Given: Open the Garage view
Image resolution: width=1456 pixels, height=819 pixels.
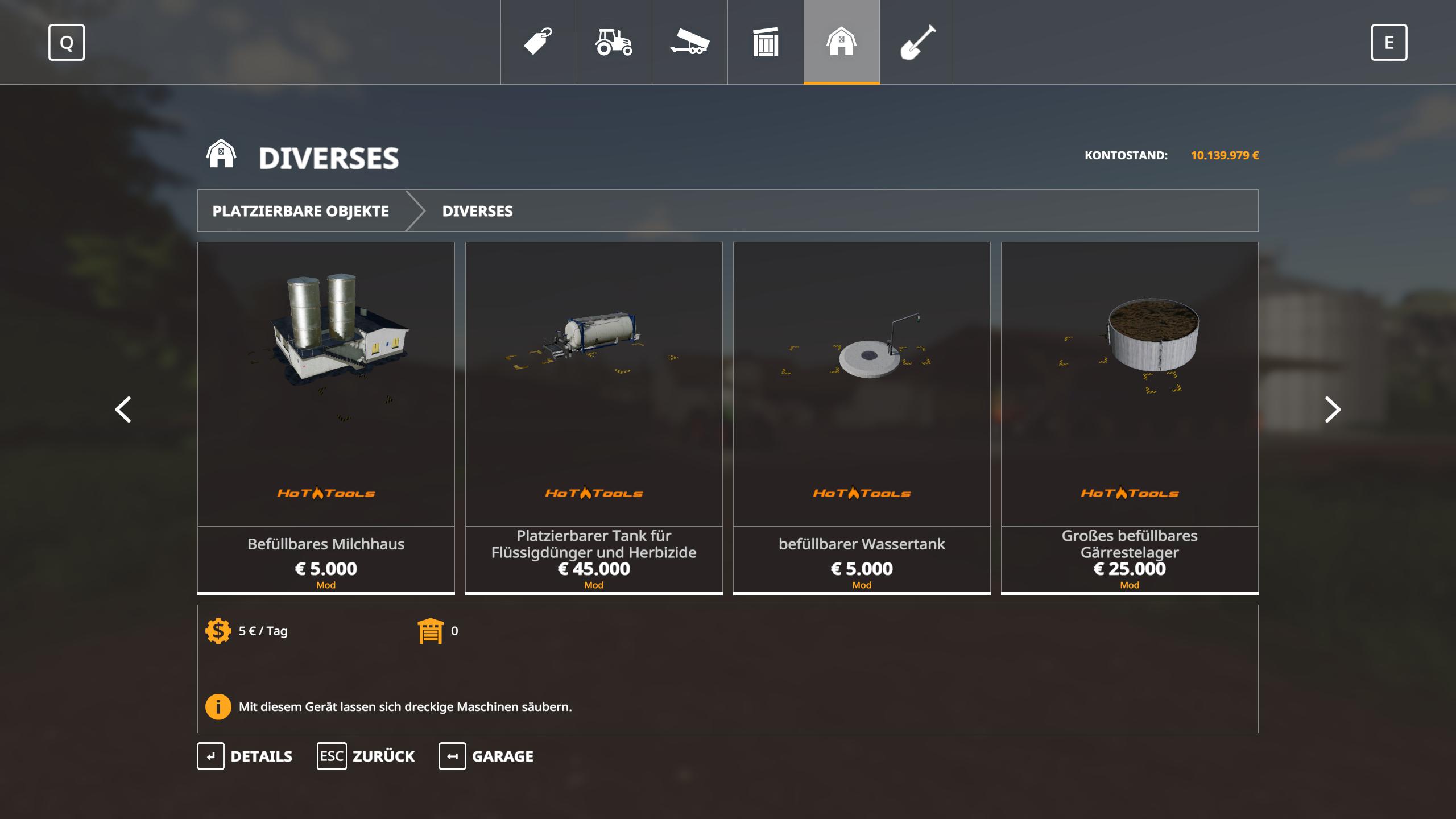Looking at the screenshot, I should click(x=486, y=756).
